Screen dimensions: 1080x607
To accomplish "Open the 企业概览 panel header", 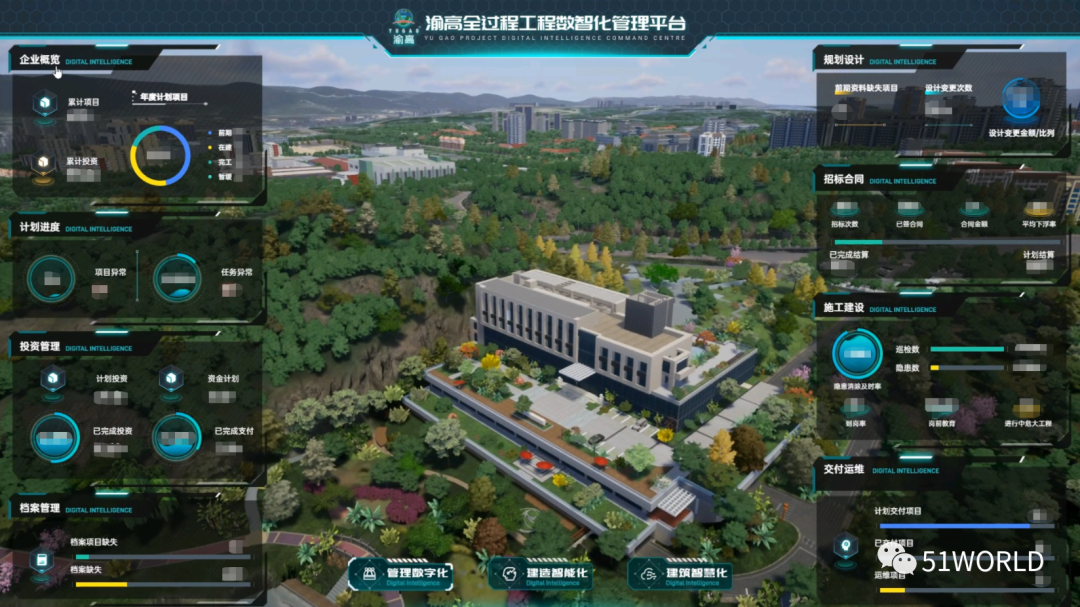I will tap(40, 61).
